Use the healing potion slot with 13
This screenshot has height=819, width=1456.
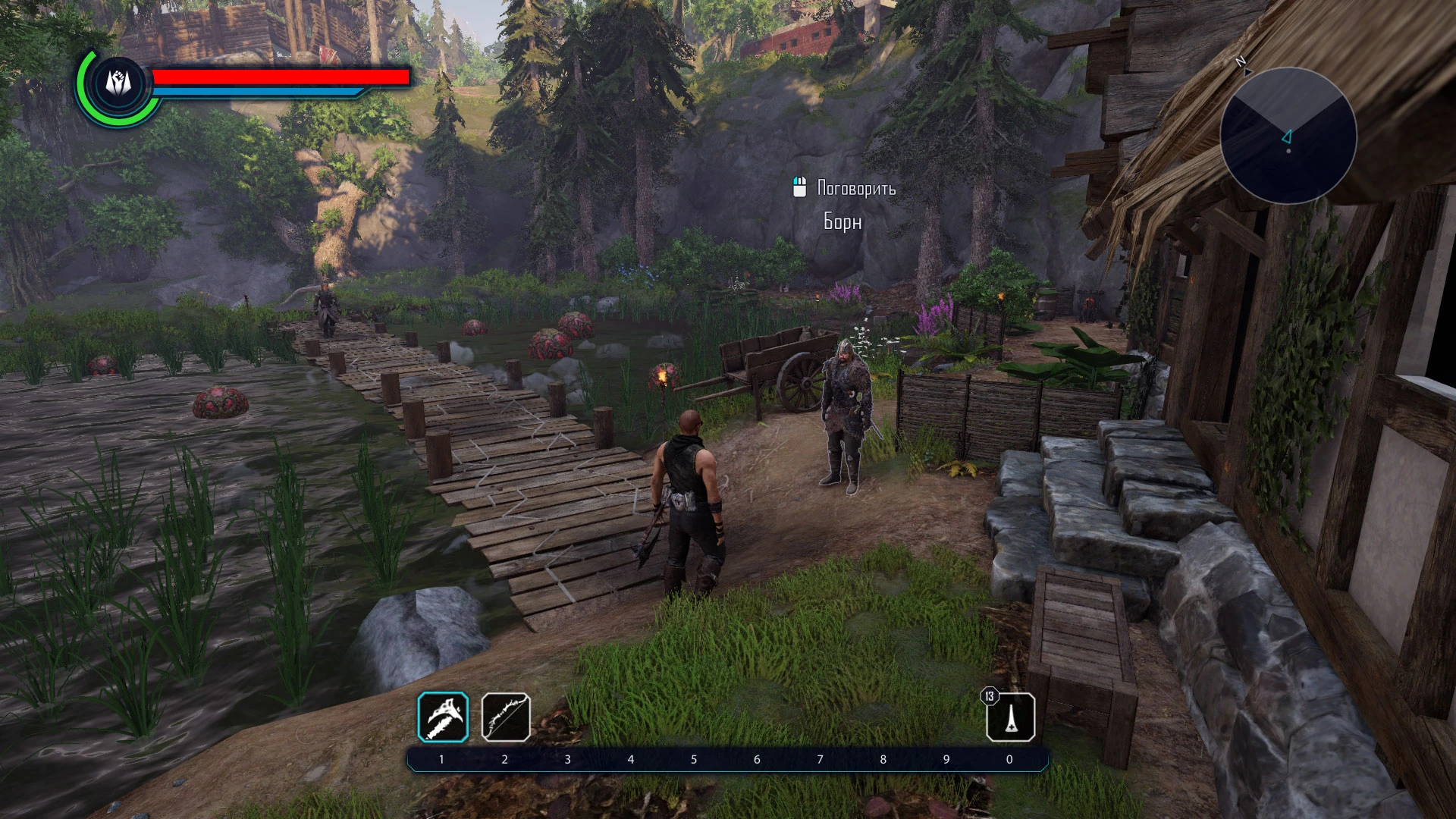1011,717
